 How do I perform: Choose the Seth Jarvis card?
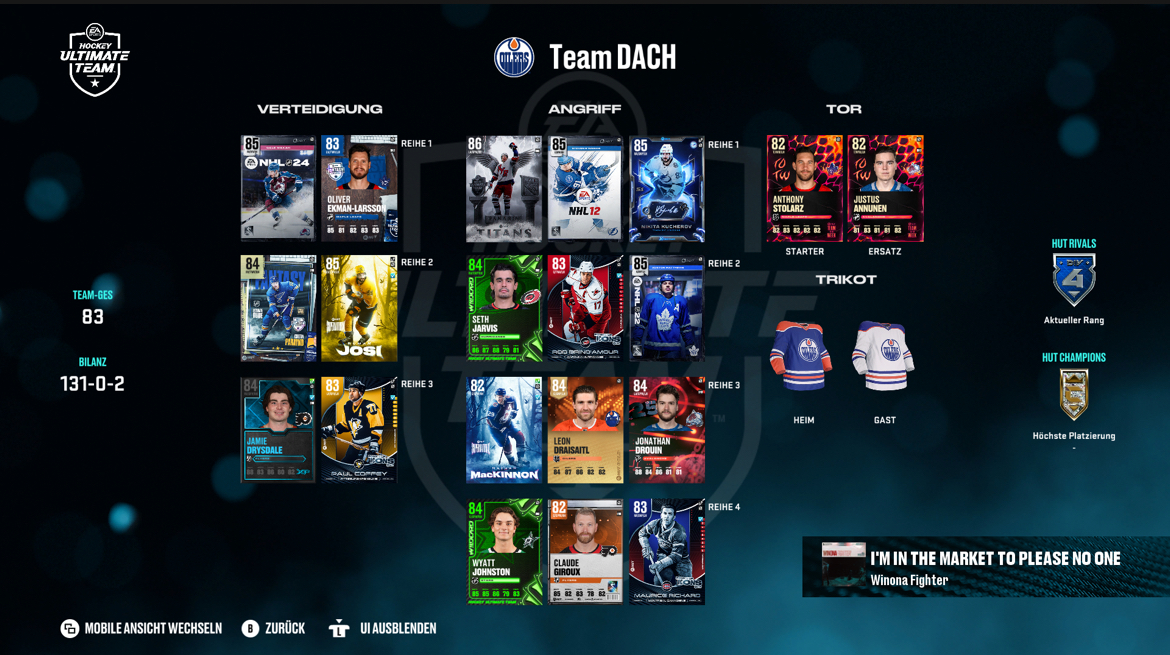(504, 308)
